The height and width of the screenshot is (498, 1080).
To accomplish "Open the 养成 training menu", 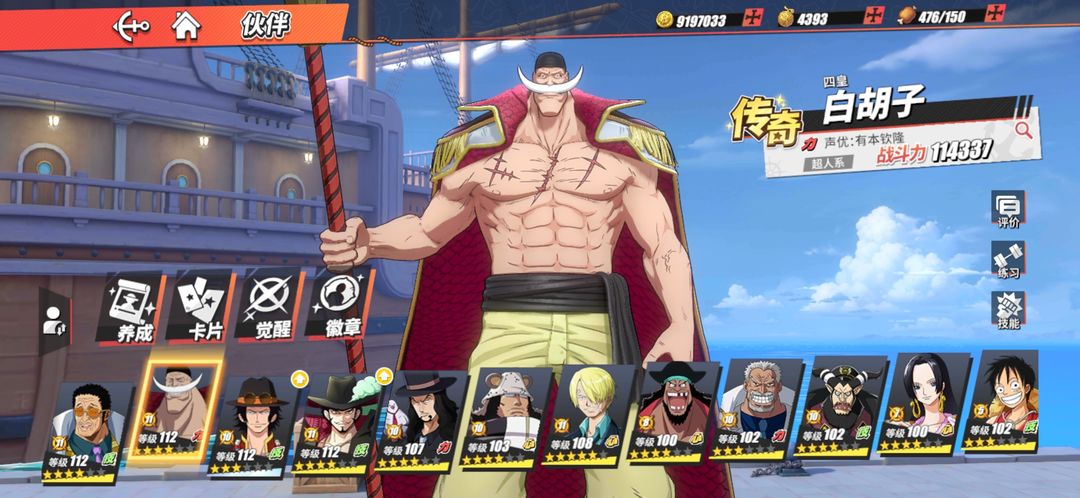I will coord(128,305).
